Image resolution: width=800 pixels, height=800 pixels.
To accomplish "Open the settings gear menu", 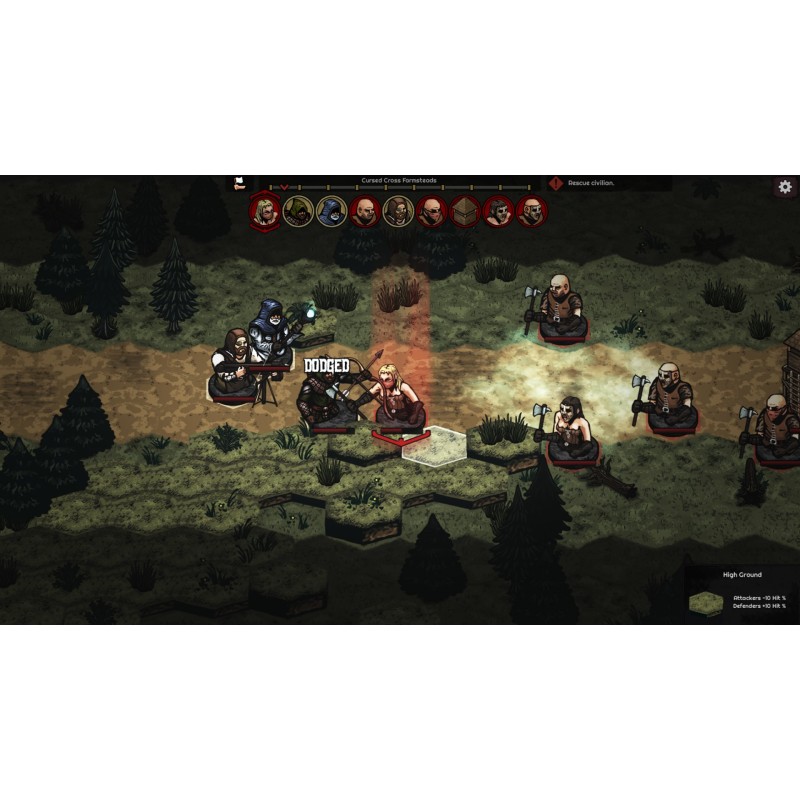I will click(x=785, y=187).
